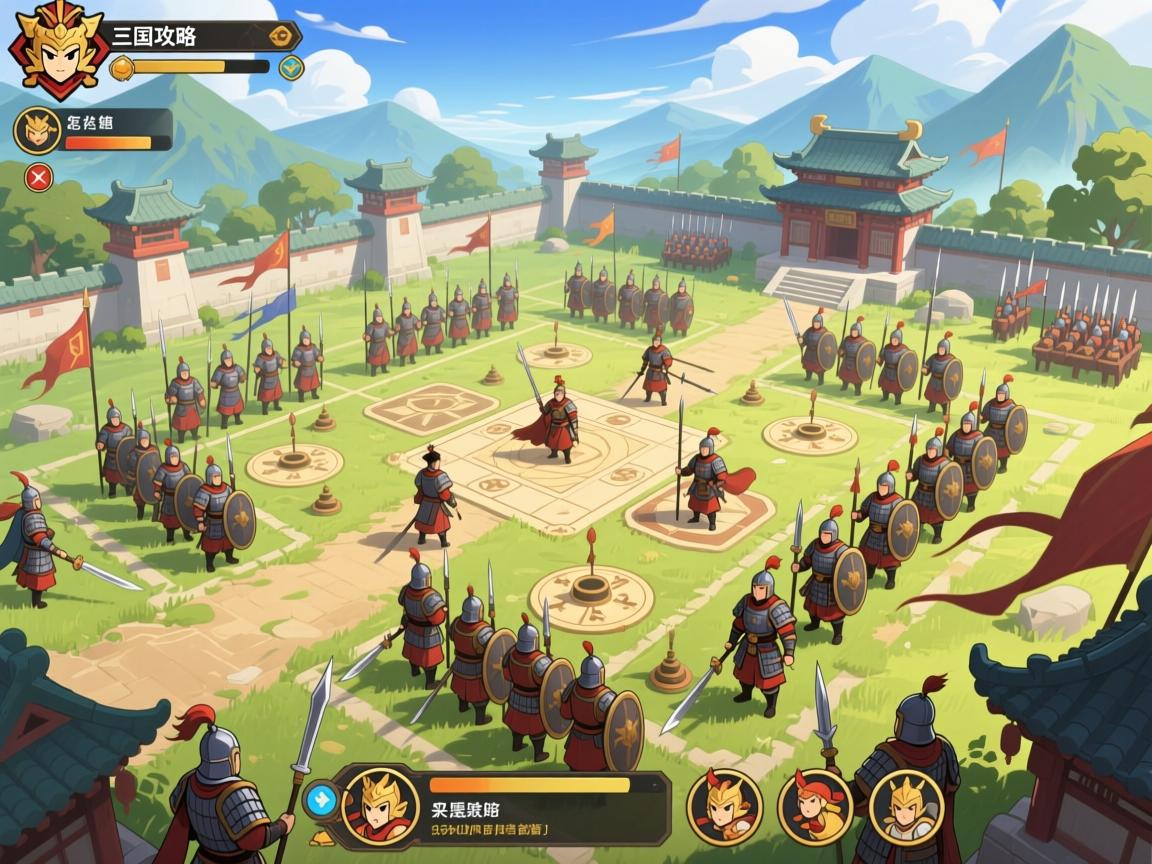Viewport: 1152px width, 864px height.
Task: Close using the red X button
Action: point(39,178)
